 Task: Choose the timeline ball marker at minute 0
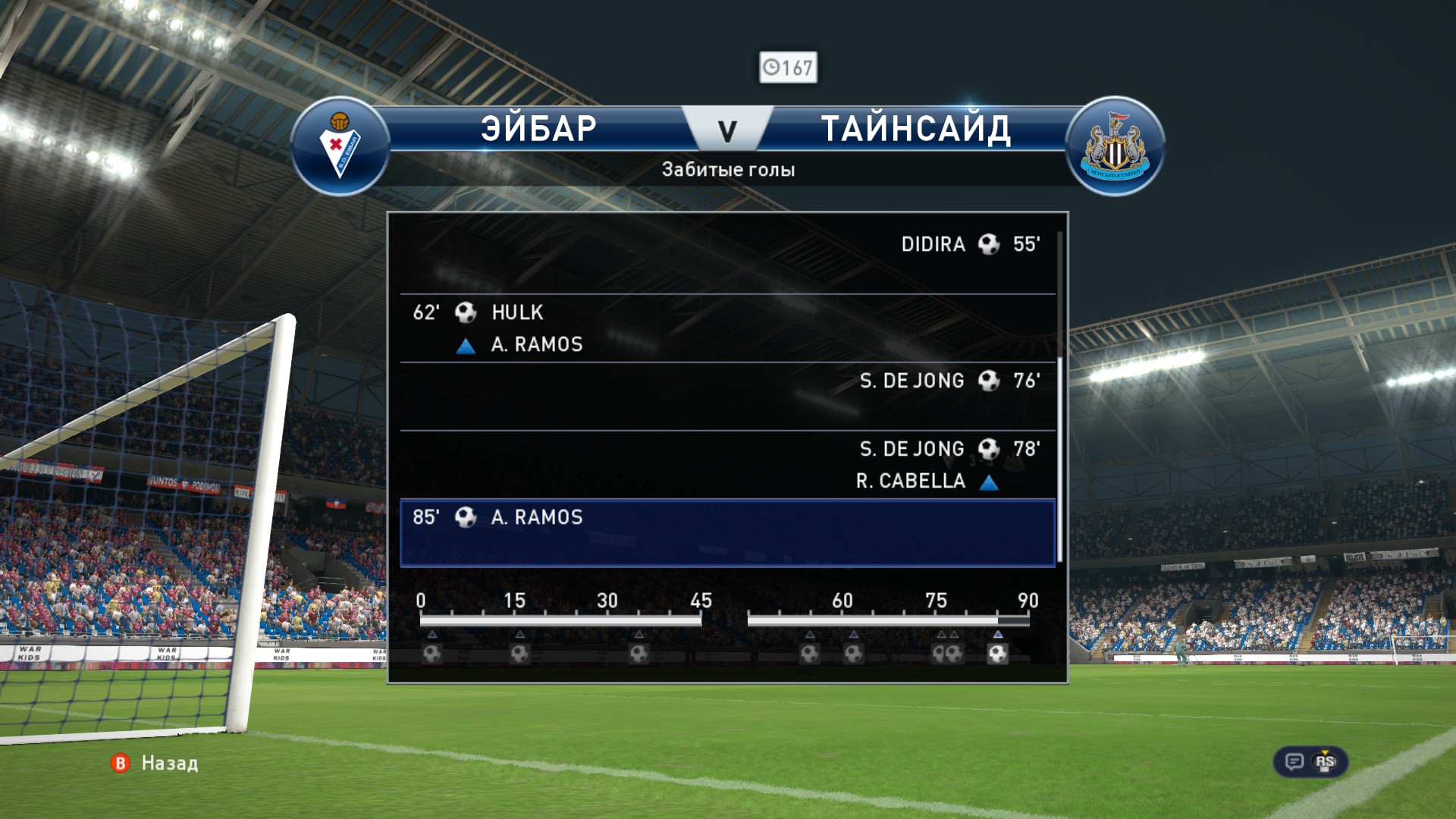[x=432, y=653]
